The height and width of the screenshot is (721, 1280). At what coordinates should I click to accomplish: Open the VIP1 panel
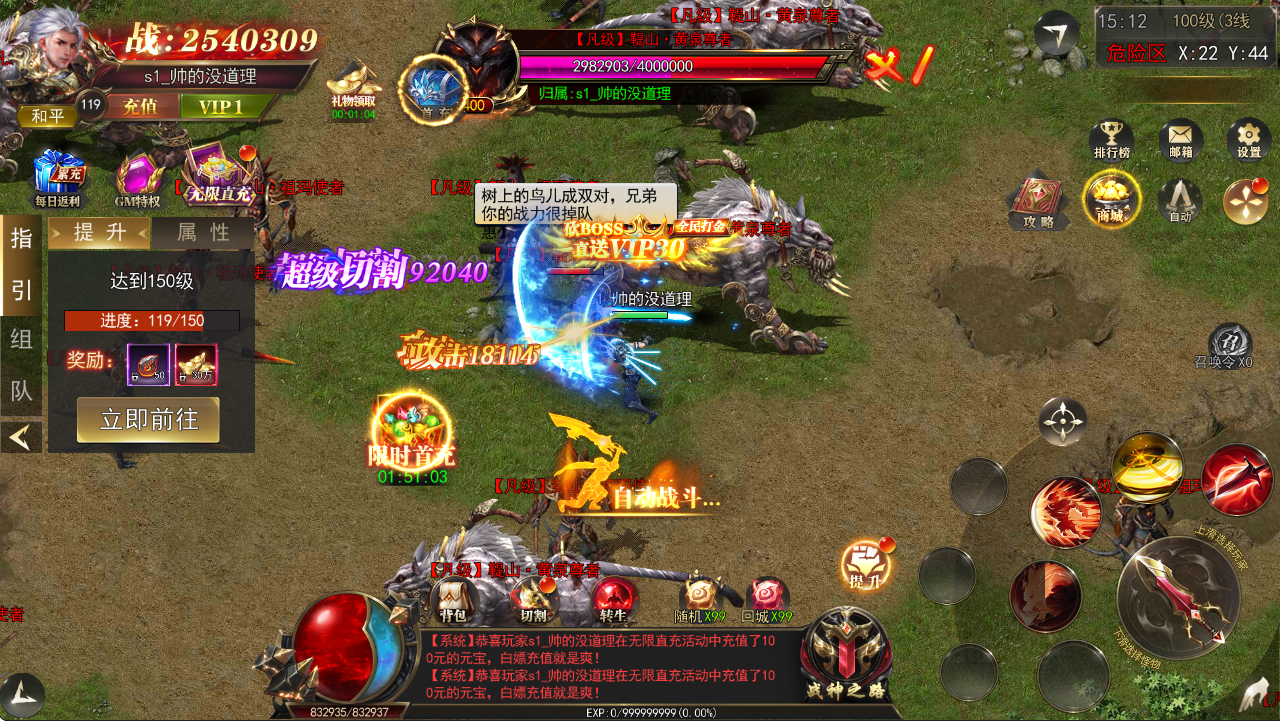point(220,106)
